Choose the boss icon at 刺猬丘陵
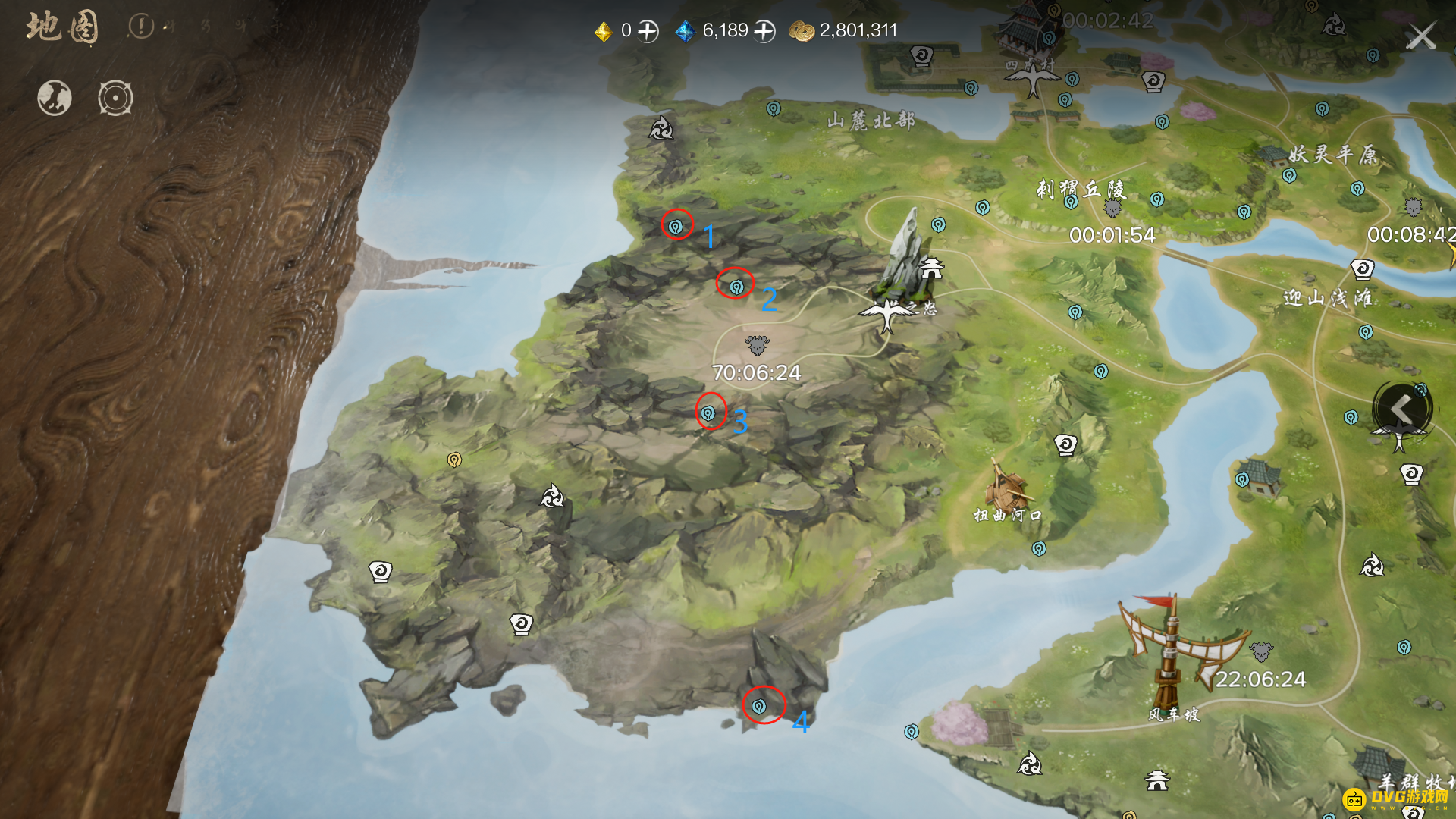 (1112, 208)
